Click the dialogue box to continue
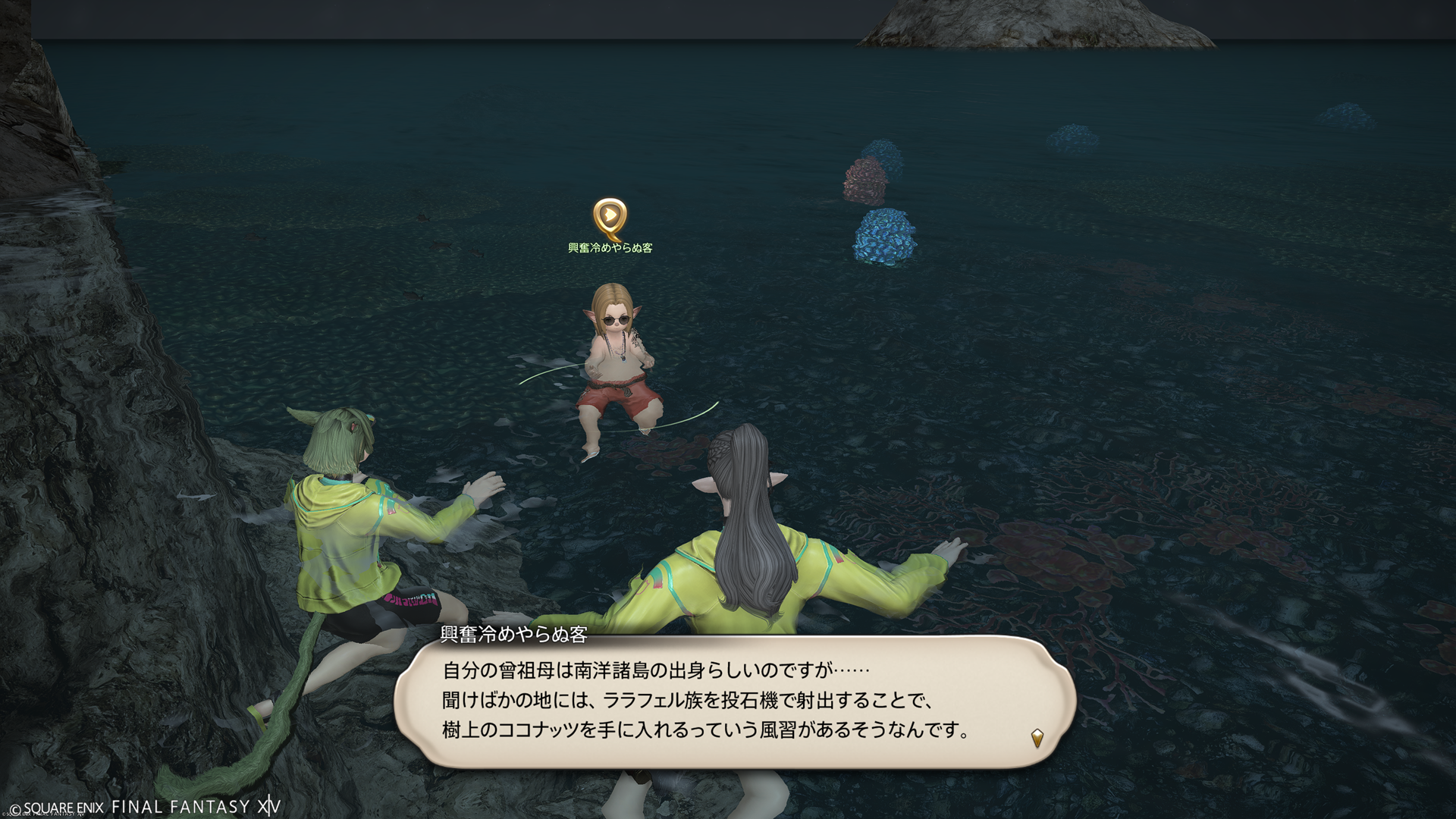 pos(734,701)
